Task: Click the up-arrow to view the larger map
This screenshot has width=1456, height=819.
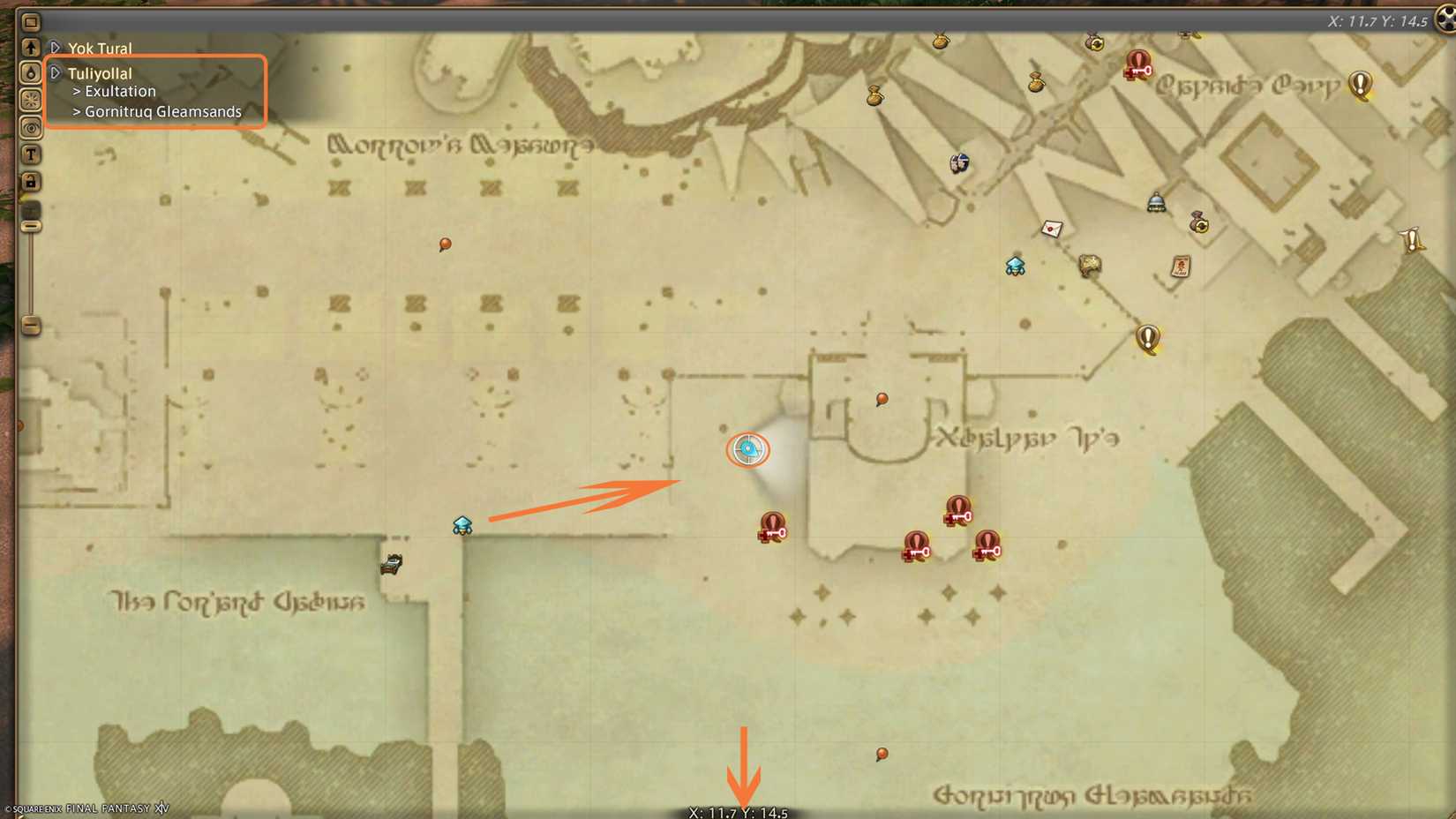Action: point(31,45)
